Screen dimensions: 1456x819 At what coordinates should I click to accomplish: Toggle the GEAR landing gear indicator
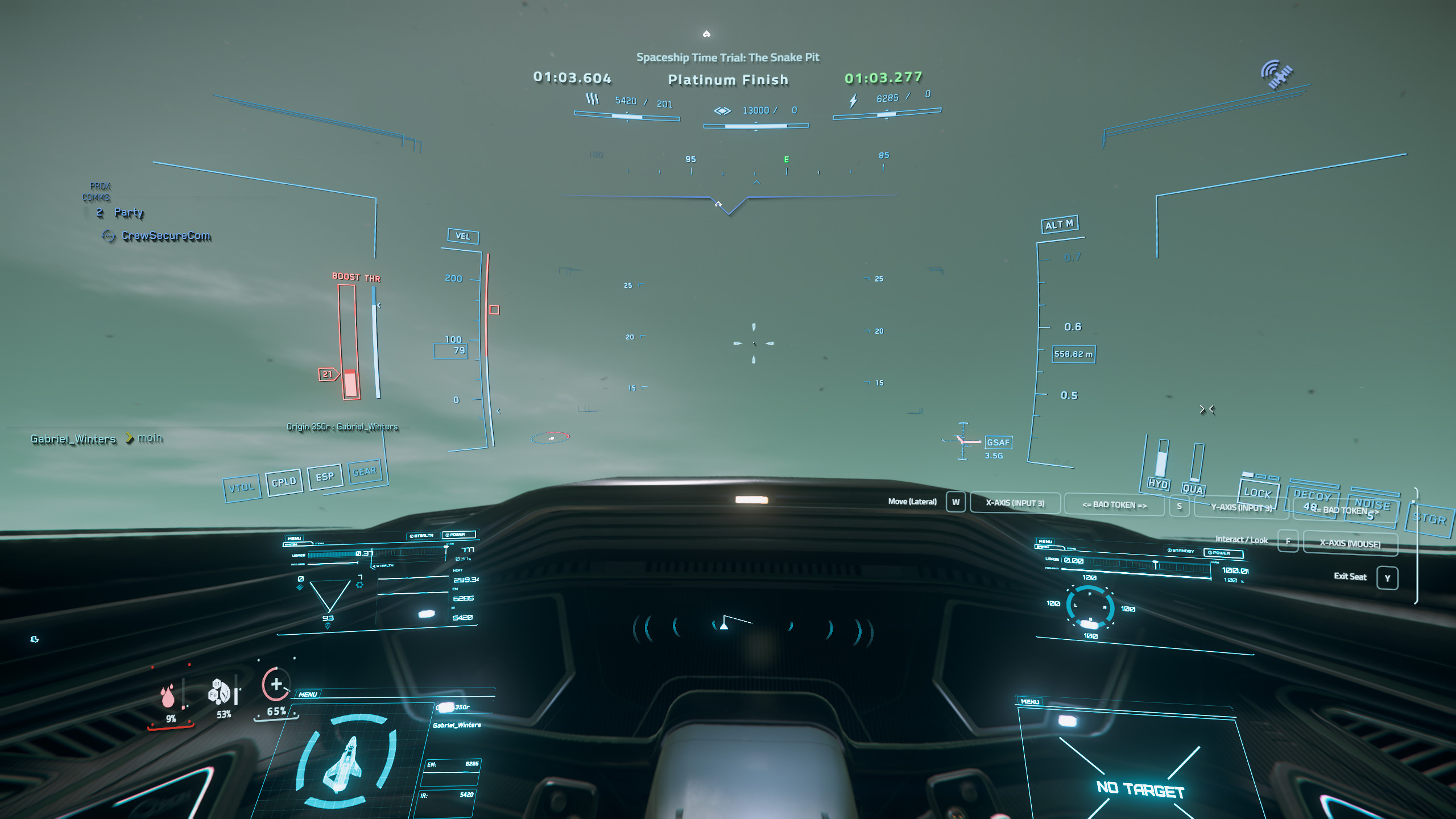pos(365,471)
